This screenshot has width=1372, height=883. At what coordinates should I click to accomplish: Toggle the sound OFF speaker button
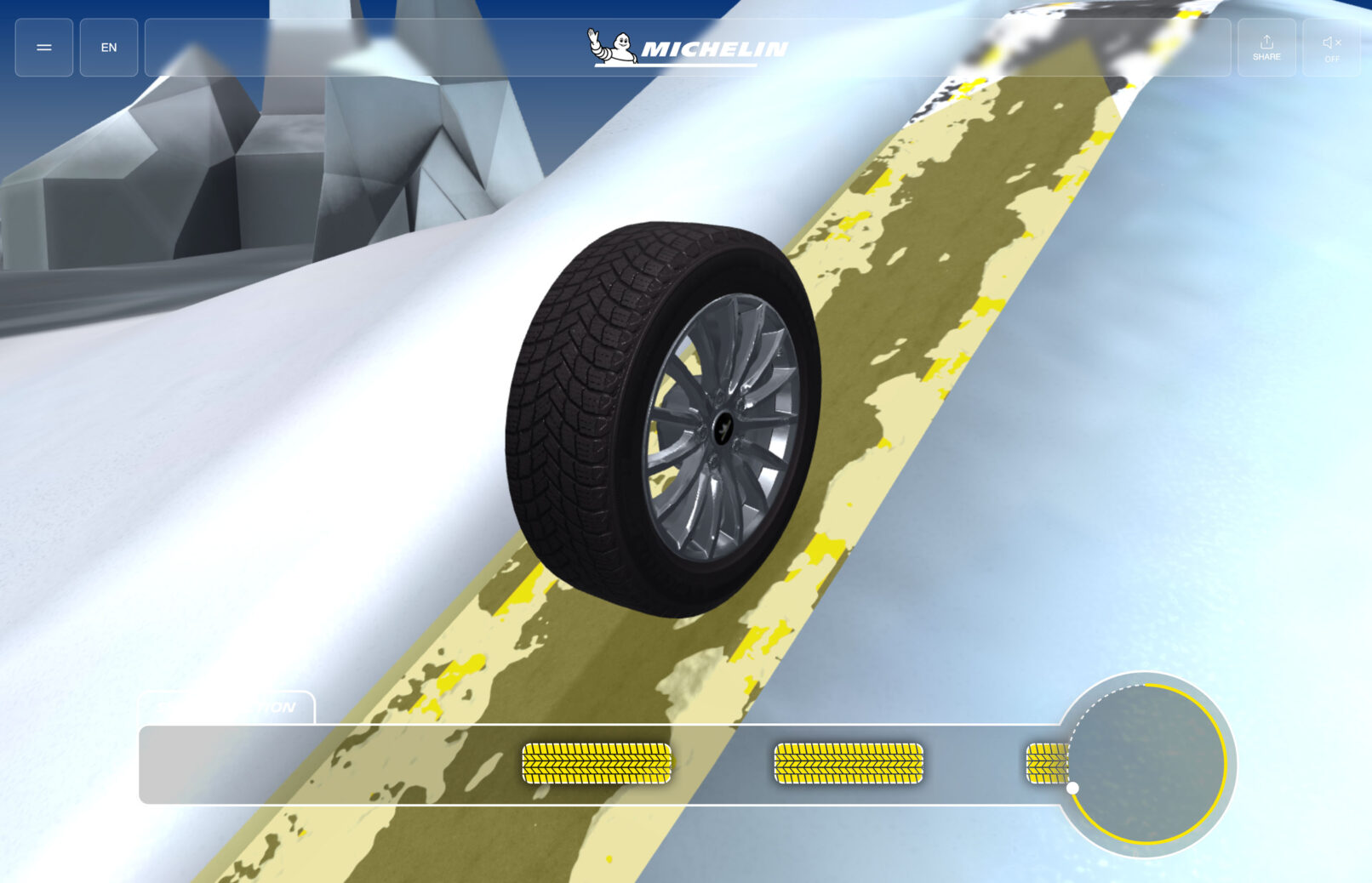(x=1331, y=48)
